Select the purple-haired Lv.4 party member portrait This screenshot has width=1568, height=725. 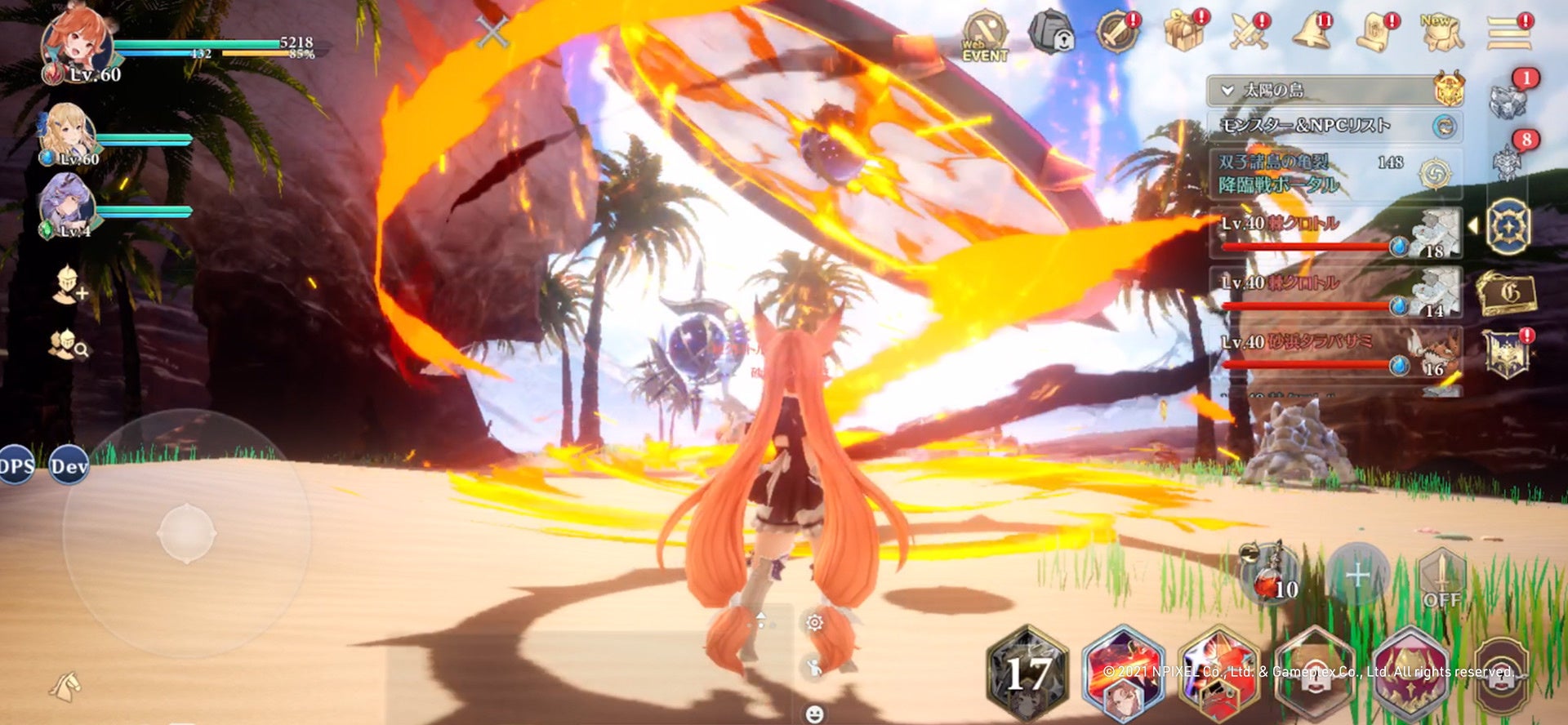(x=67, y=204)
